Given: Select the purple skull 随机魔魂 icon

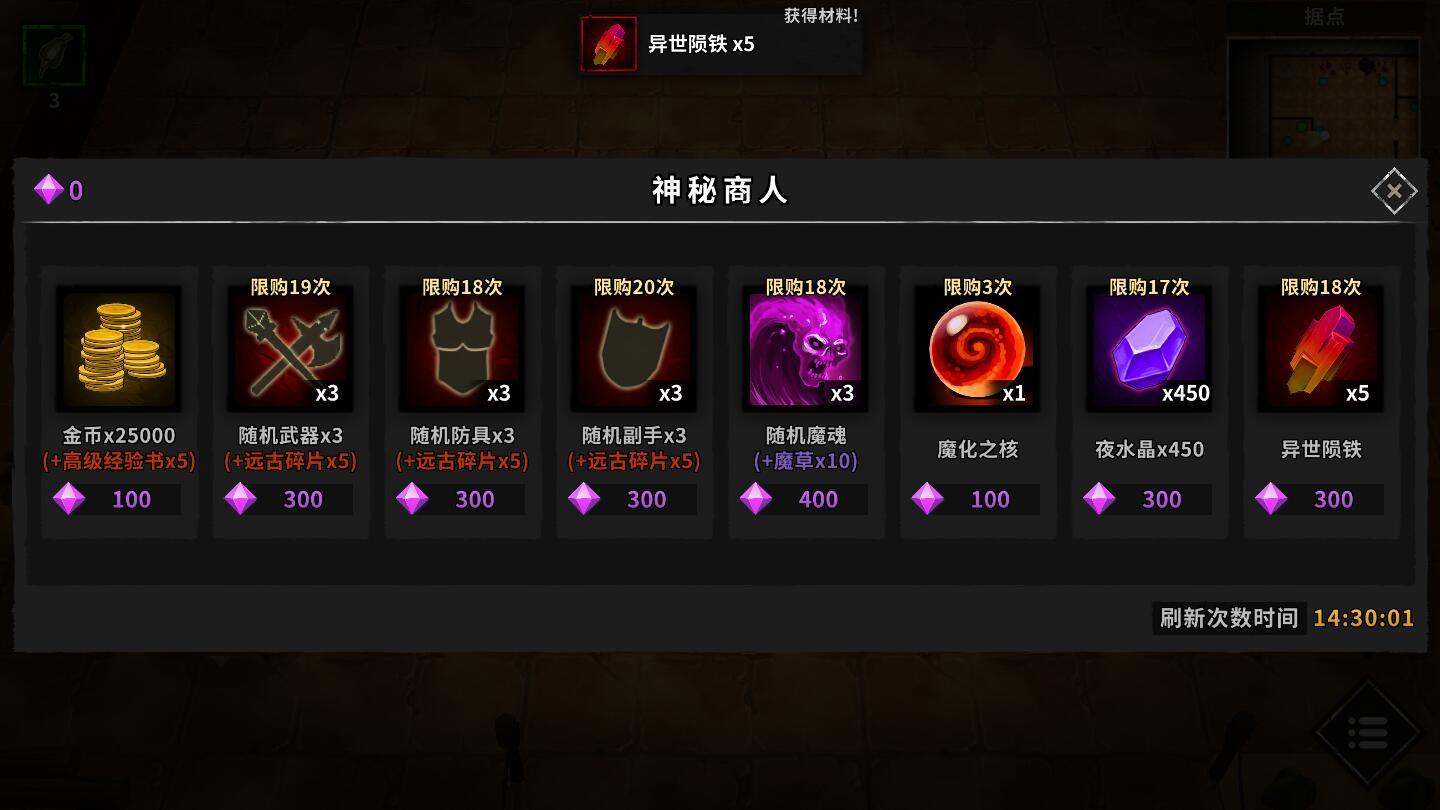Looking at the screenshot, I should click(x=805, y=348).
